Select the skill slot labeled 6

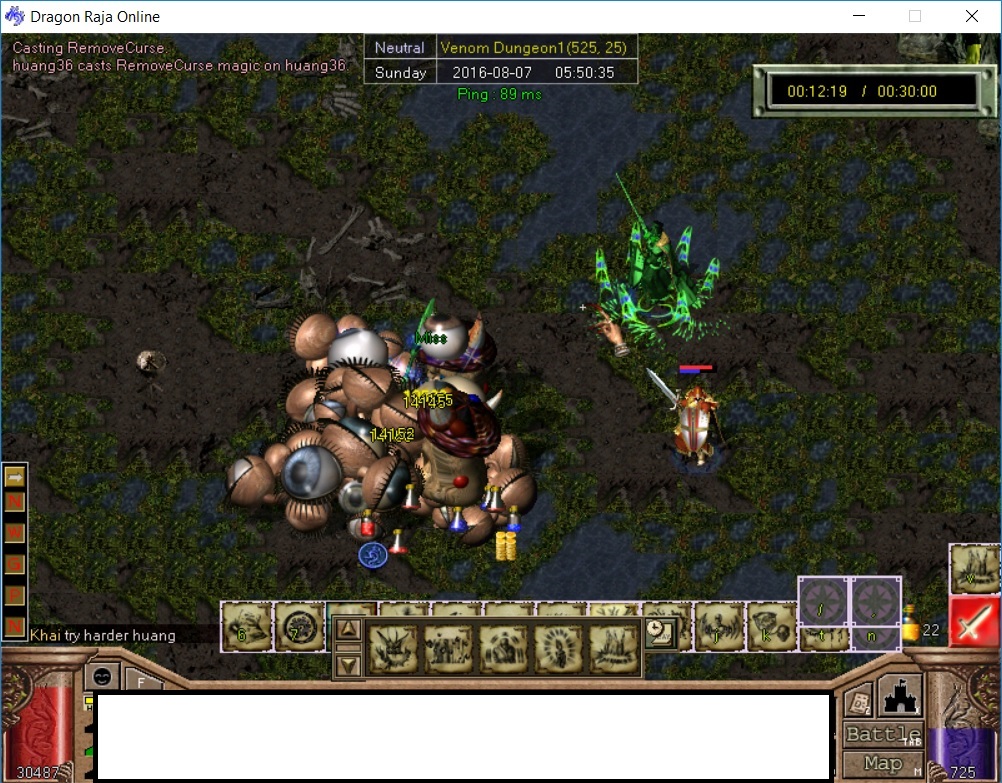245,626
